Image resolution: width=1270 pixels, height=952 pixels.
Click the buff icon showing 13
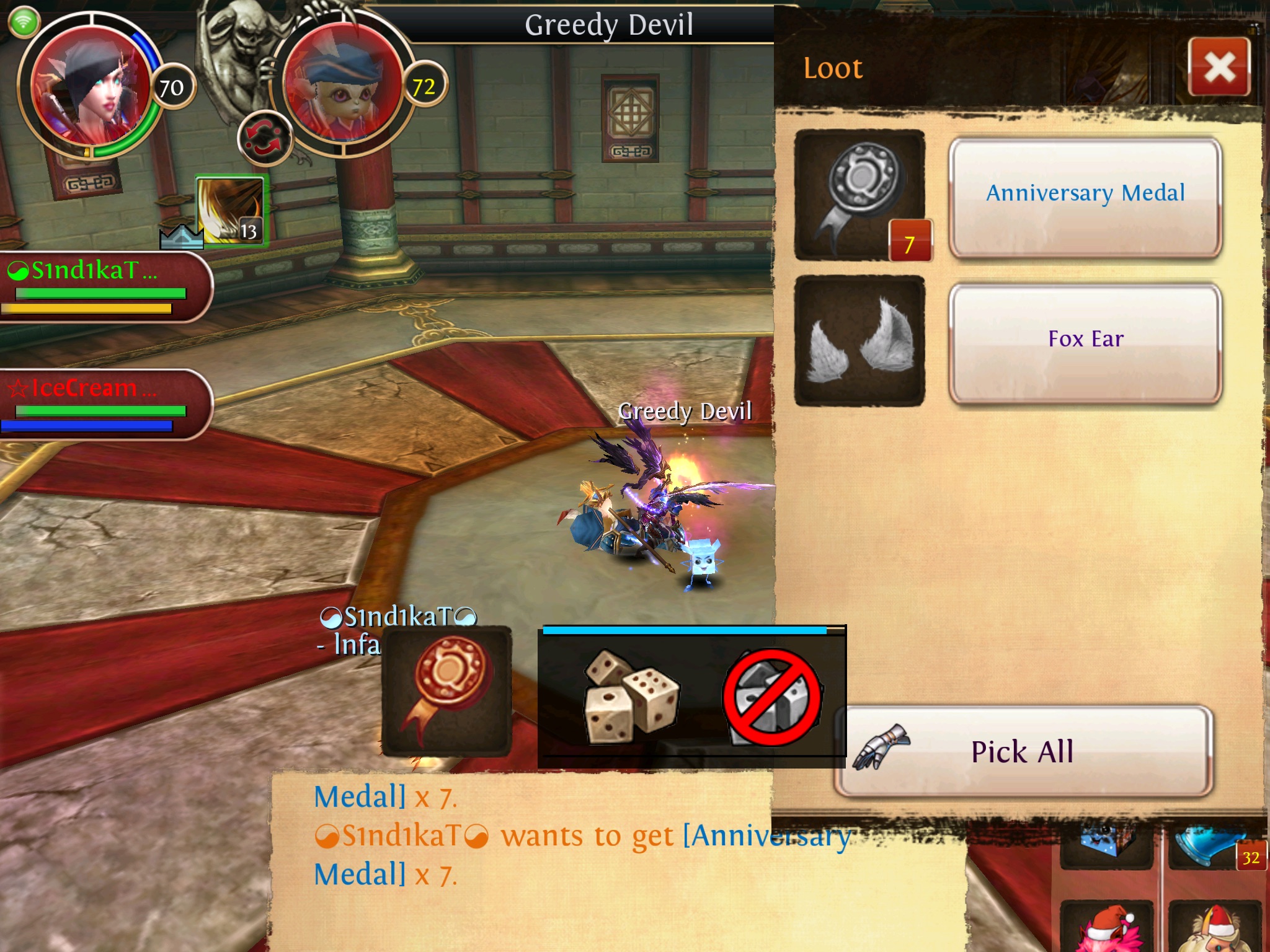click(x=230, y=211)
